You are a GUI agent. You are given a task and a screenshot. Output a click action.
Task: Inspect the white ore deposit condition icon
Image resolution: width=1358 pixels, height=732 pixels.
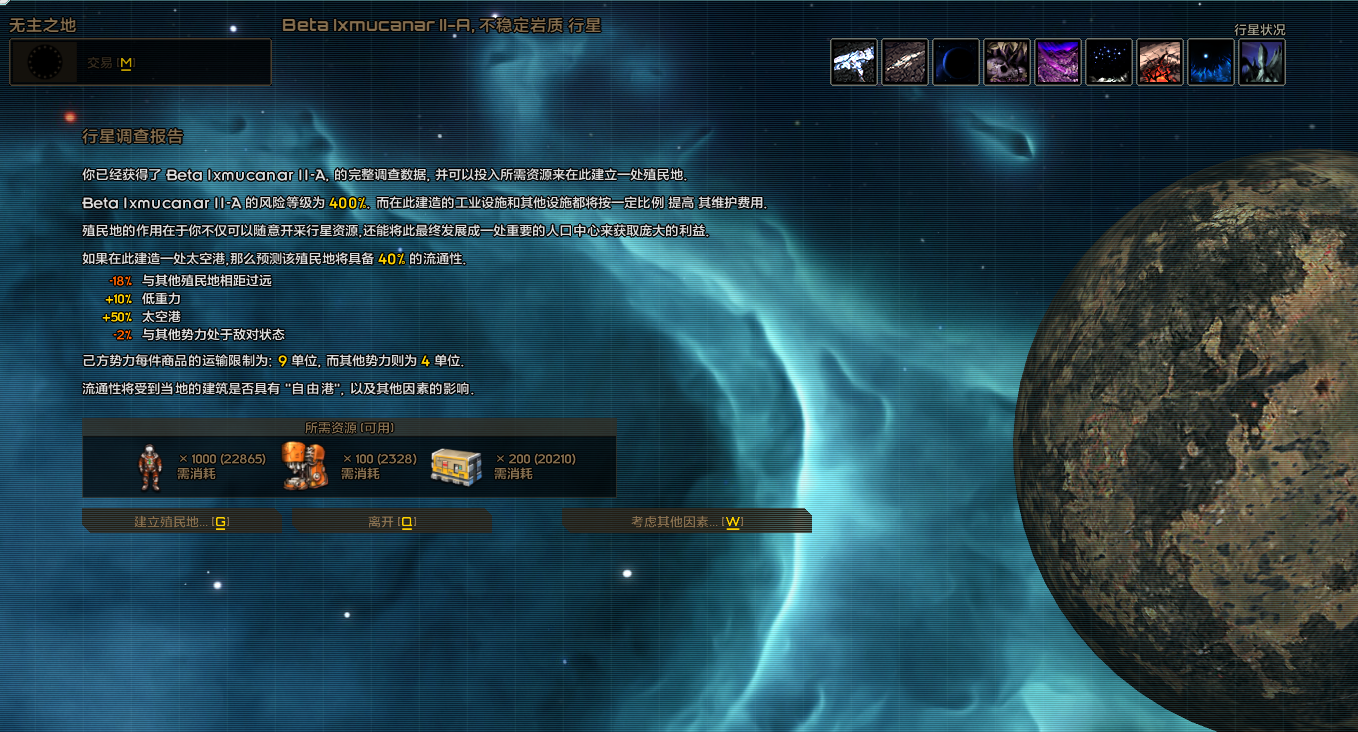point(854,62)
